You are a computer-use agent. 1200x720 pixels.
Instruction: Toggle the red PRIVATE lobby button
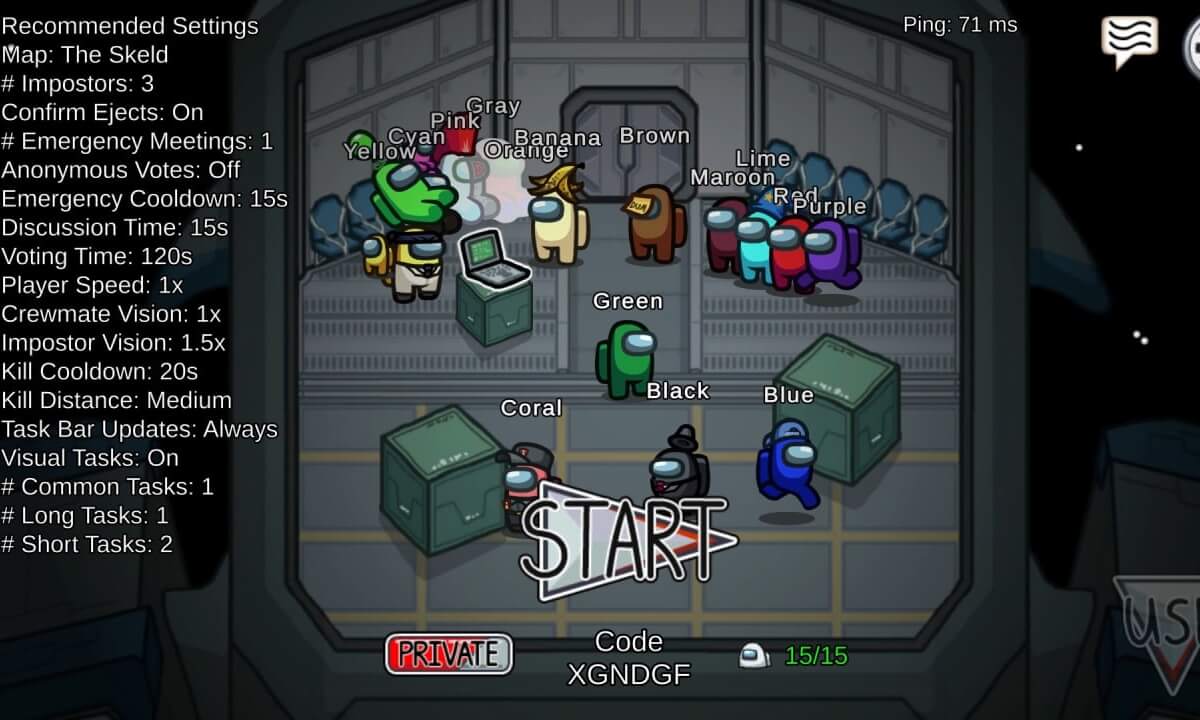pyautogui.click(x=448, y=654)
